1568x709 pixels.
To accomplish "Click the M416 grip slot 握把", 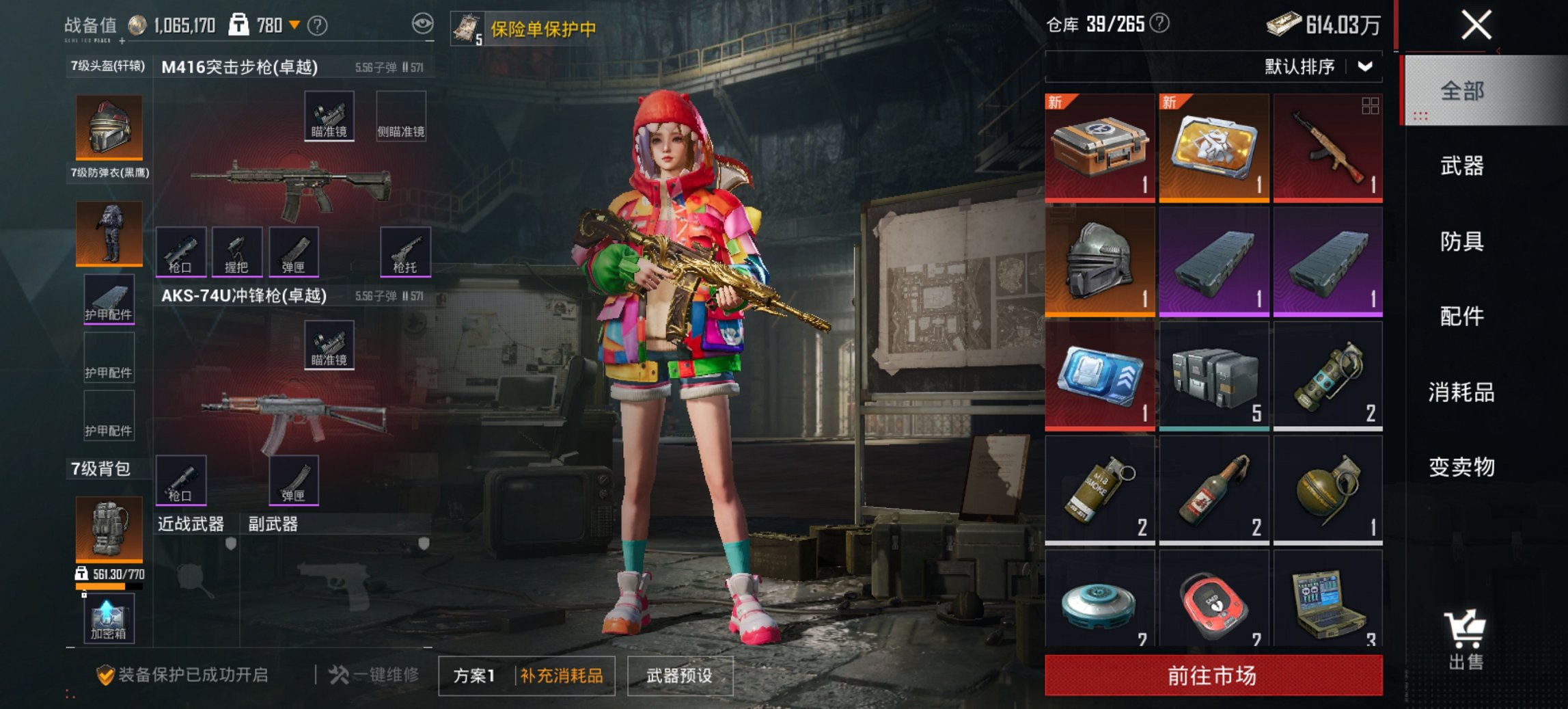I will 238,251.
